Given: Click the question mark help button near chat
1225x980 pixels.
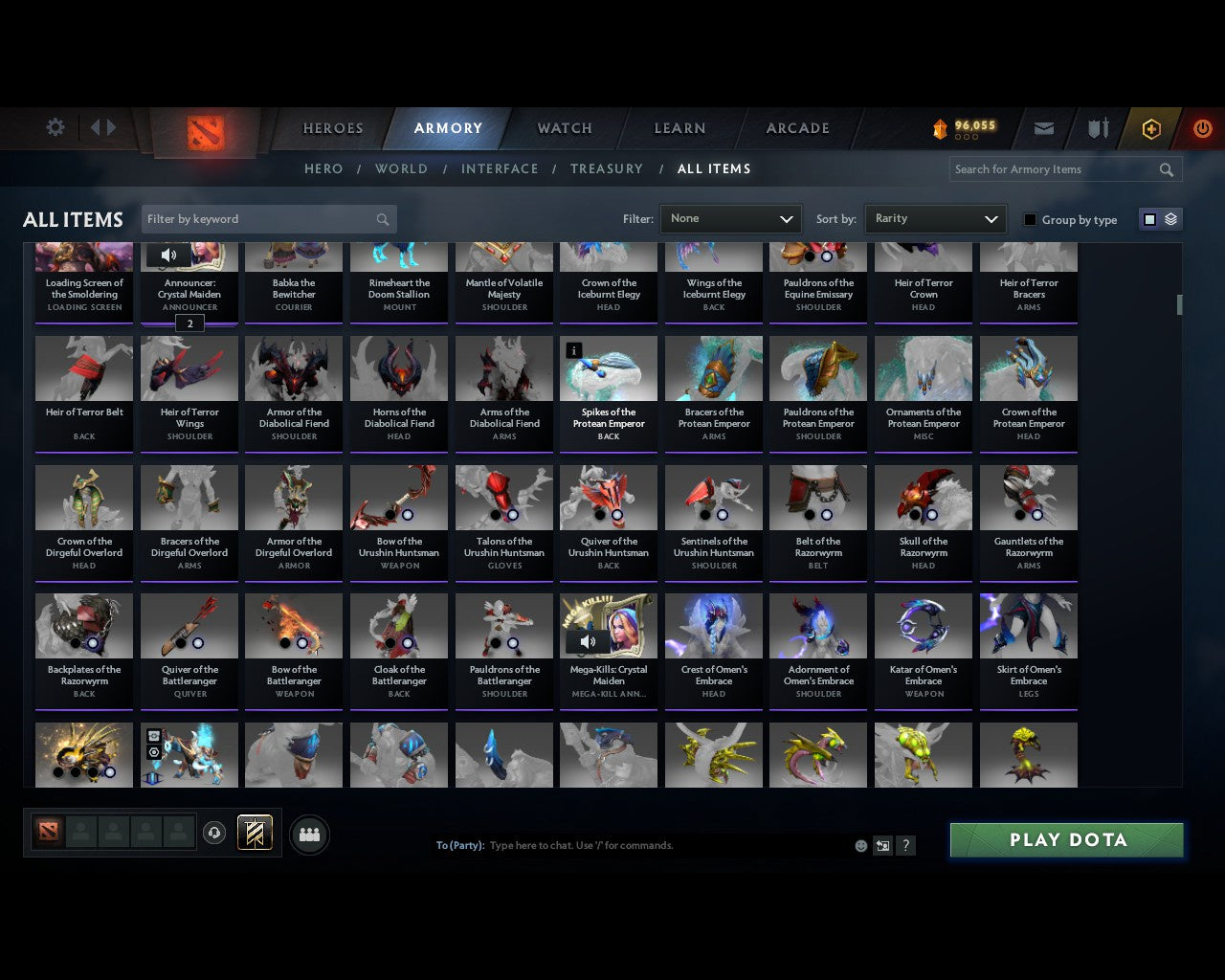Looking at the screenshot, I should pos(905,845).
